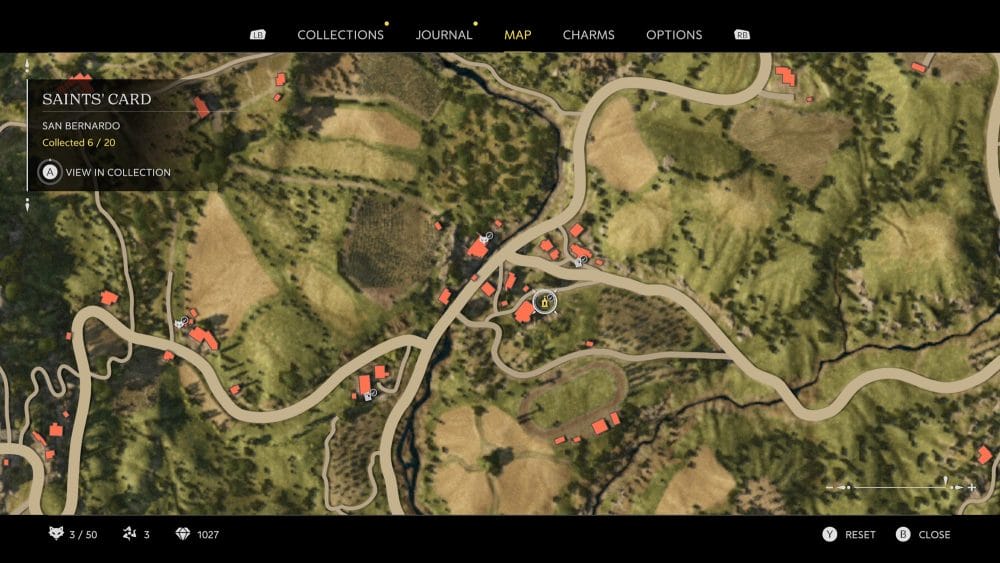1000x563 pixels.
Task: Open the Options tab
Action: click(674, 34)
